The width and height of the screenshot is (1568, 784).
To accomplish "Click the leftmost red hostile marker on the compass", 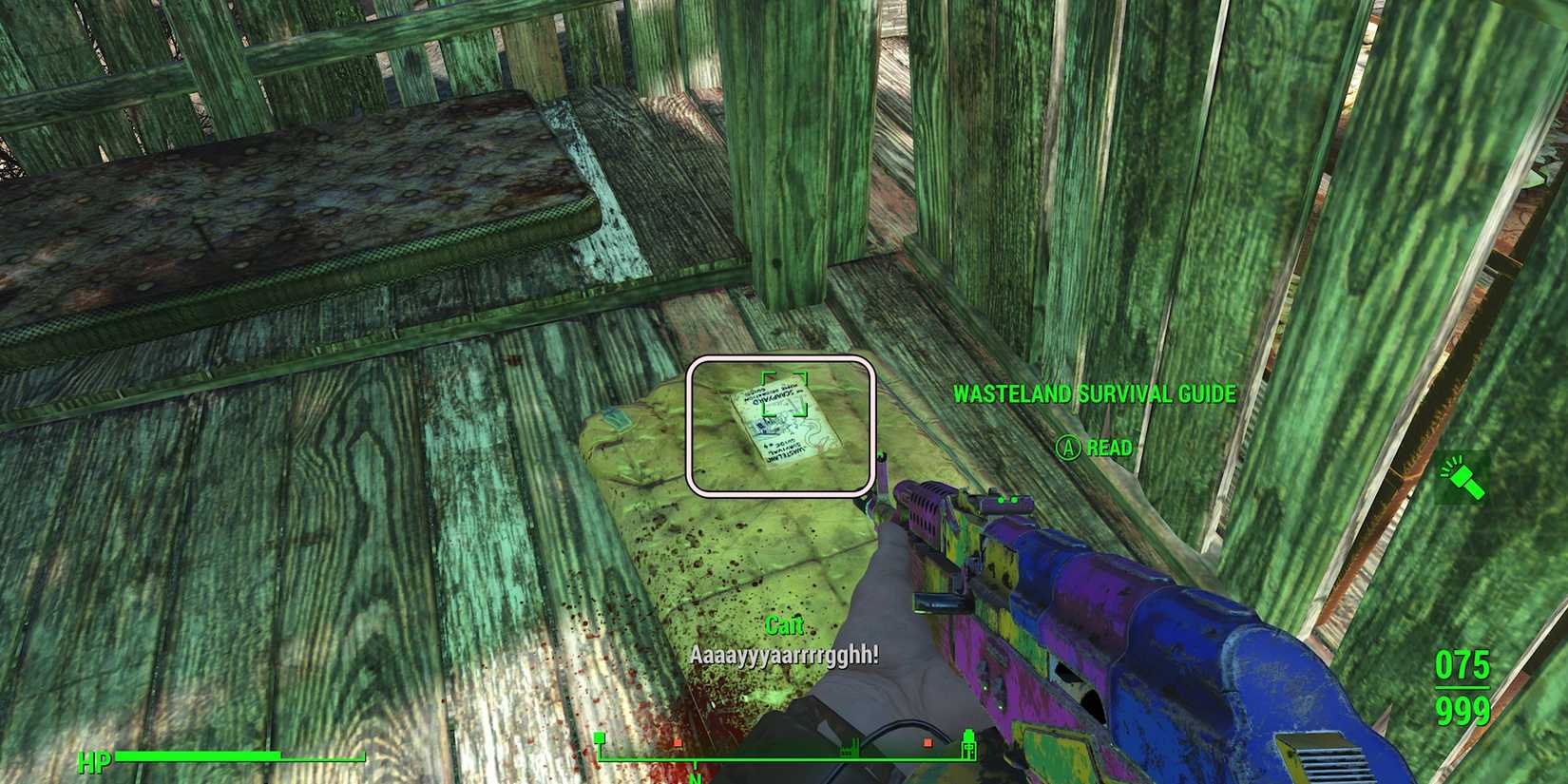I will 678,741.
